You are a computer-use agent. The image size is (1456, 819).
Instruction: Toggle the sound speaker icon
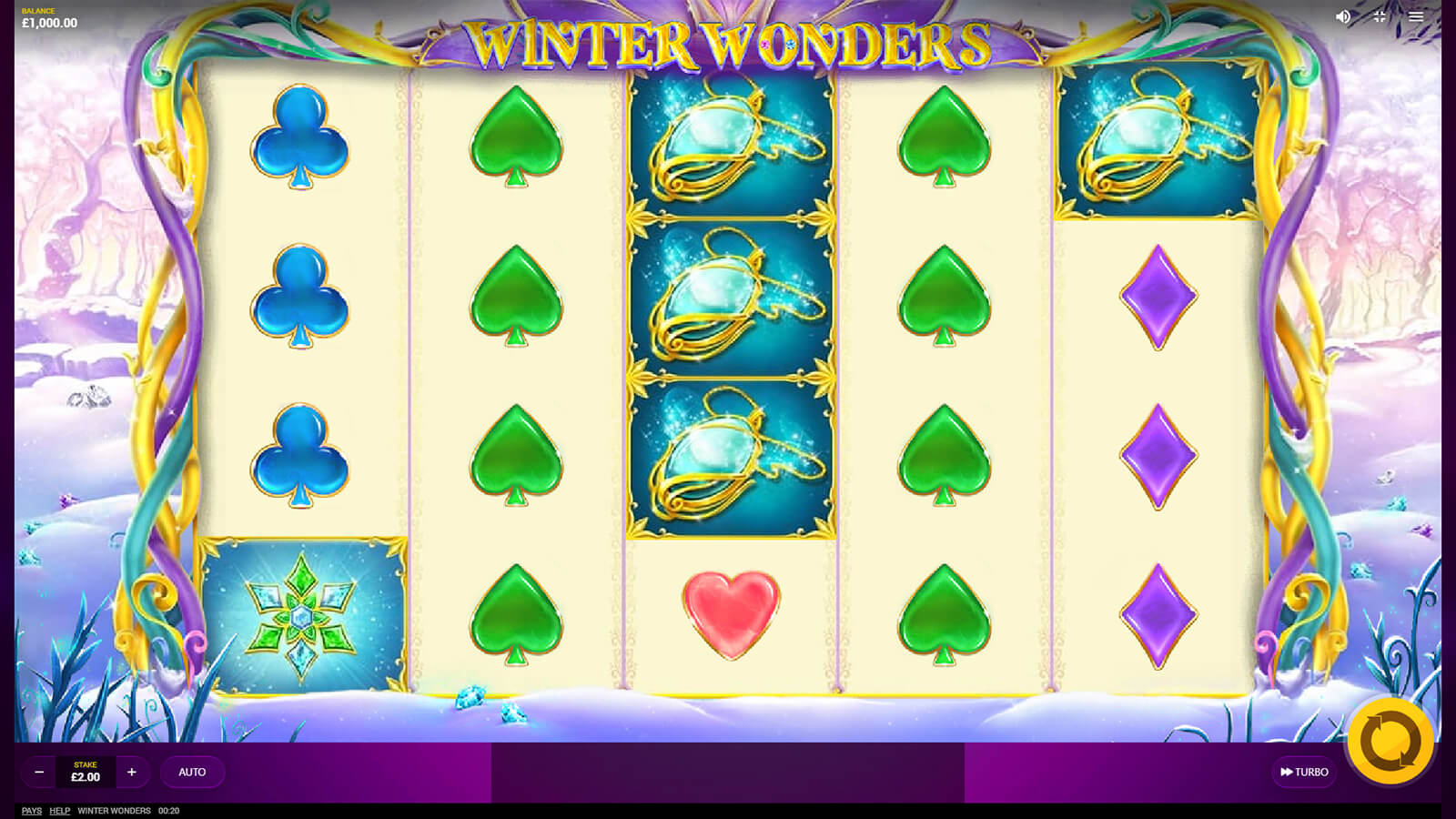tap(1343, 16)
